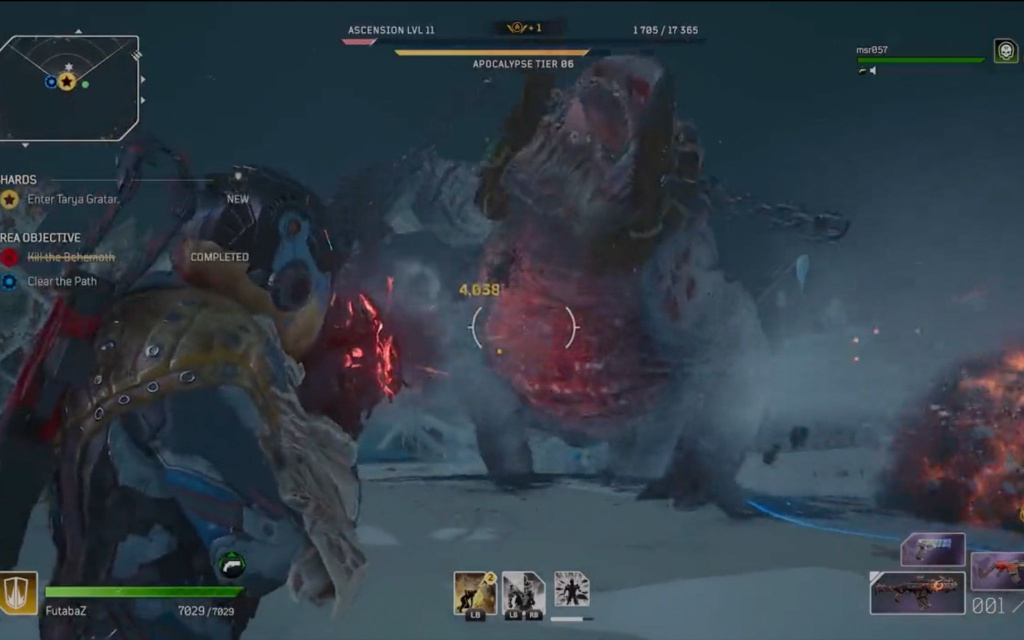
Task: Open the minimap in the corner
Action: tap(68, 87)
